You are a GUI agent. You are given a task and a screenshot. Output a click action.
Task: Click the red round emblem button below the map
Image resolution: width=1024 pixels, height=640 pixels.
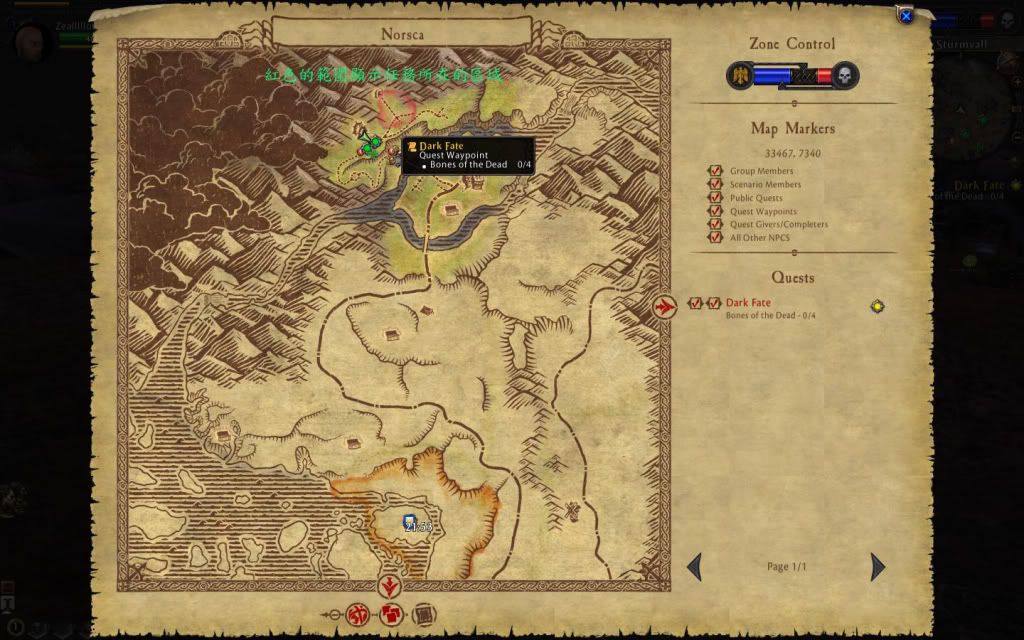[357, 614]
